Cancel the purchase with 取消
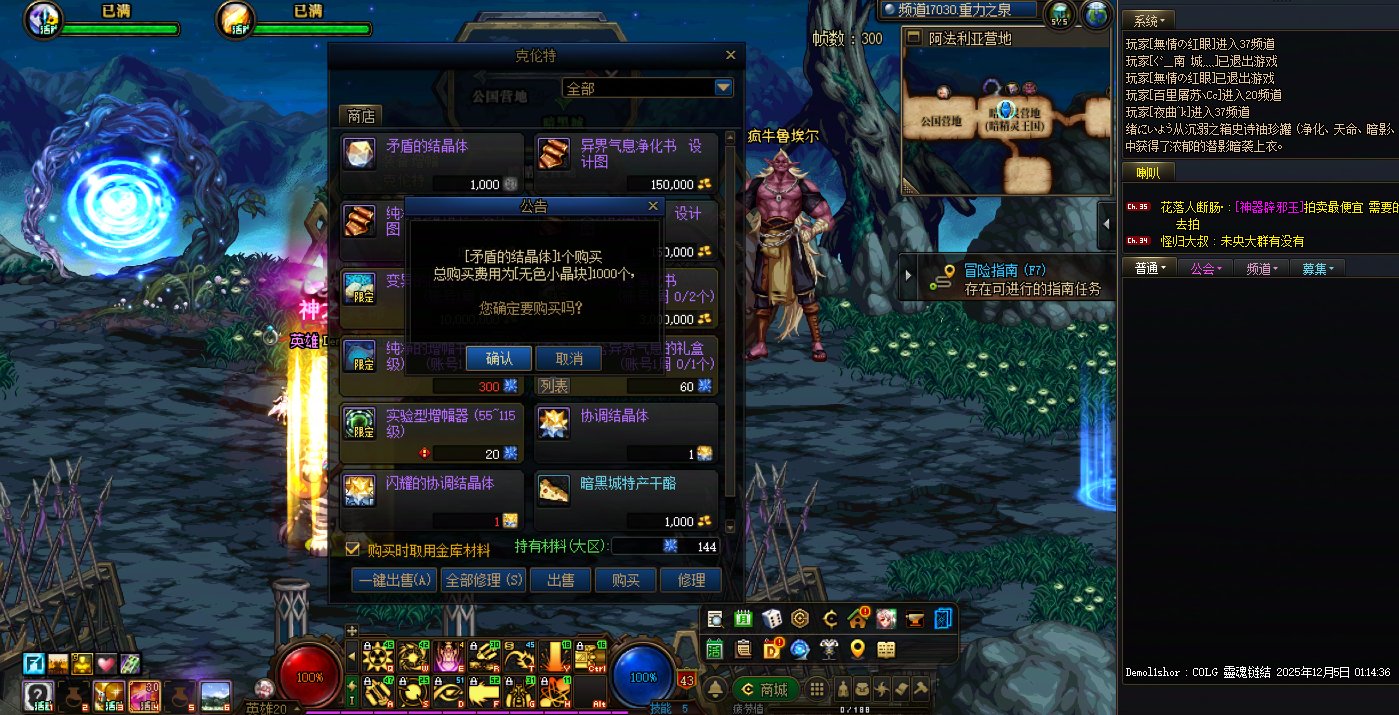1399x715 pixels. [x=568, y=359]
